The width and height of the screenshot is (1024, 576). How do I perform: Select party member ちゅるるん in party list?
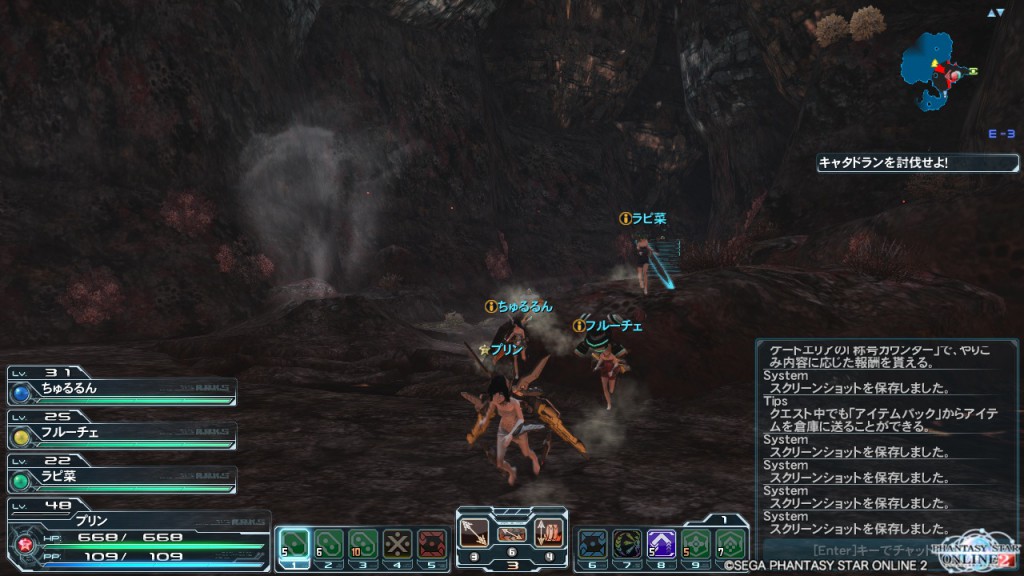122,390
